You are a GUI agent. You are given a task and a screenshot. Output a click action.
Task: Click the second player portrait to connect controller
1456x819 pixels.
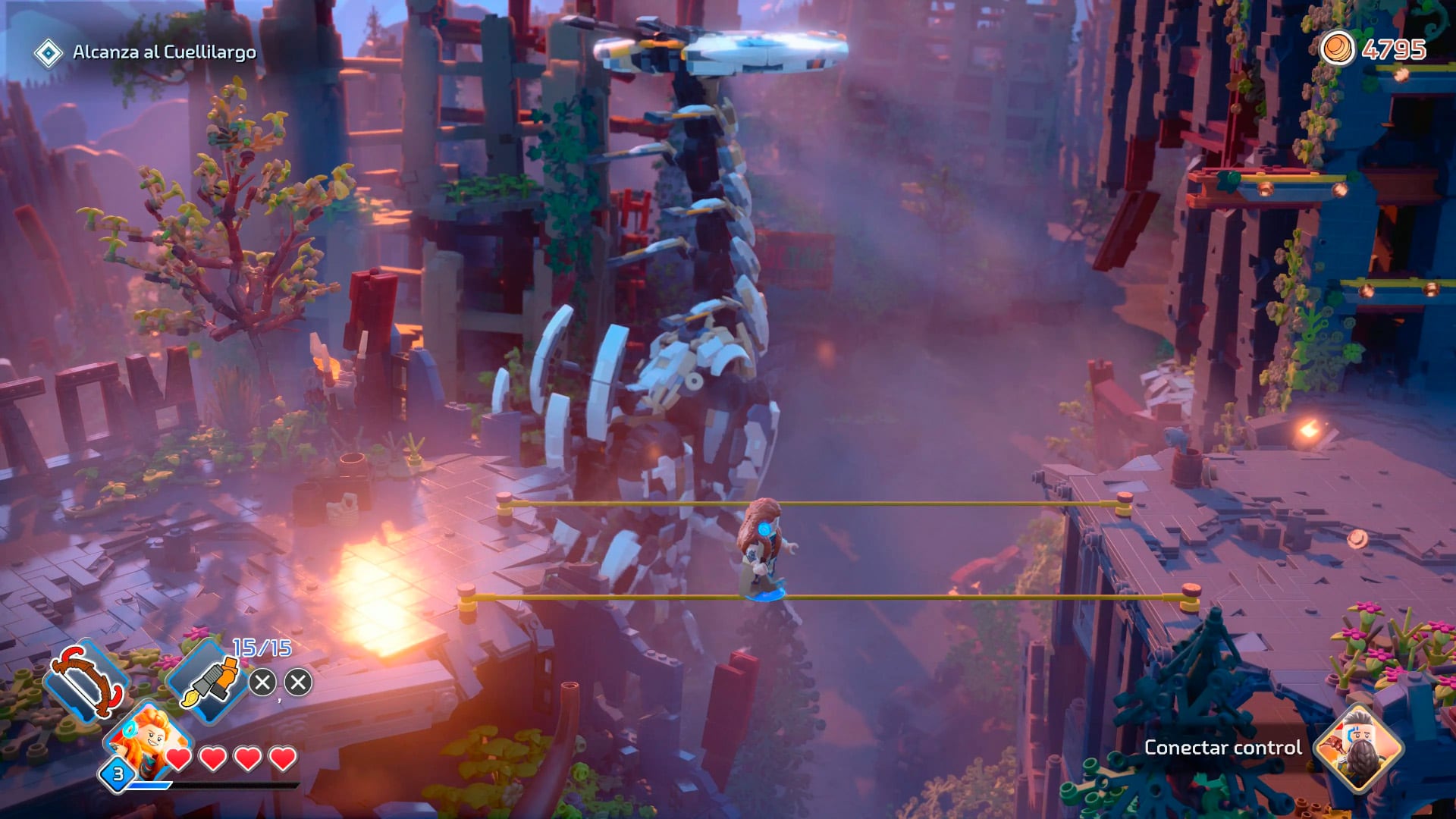[x=1357, y=748]
